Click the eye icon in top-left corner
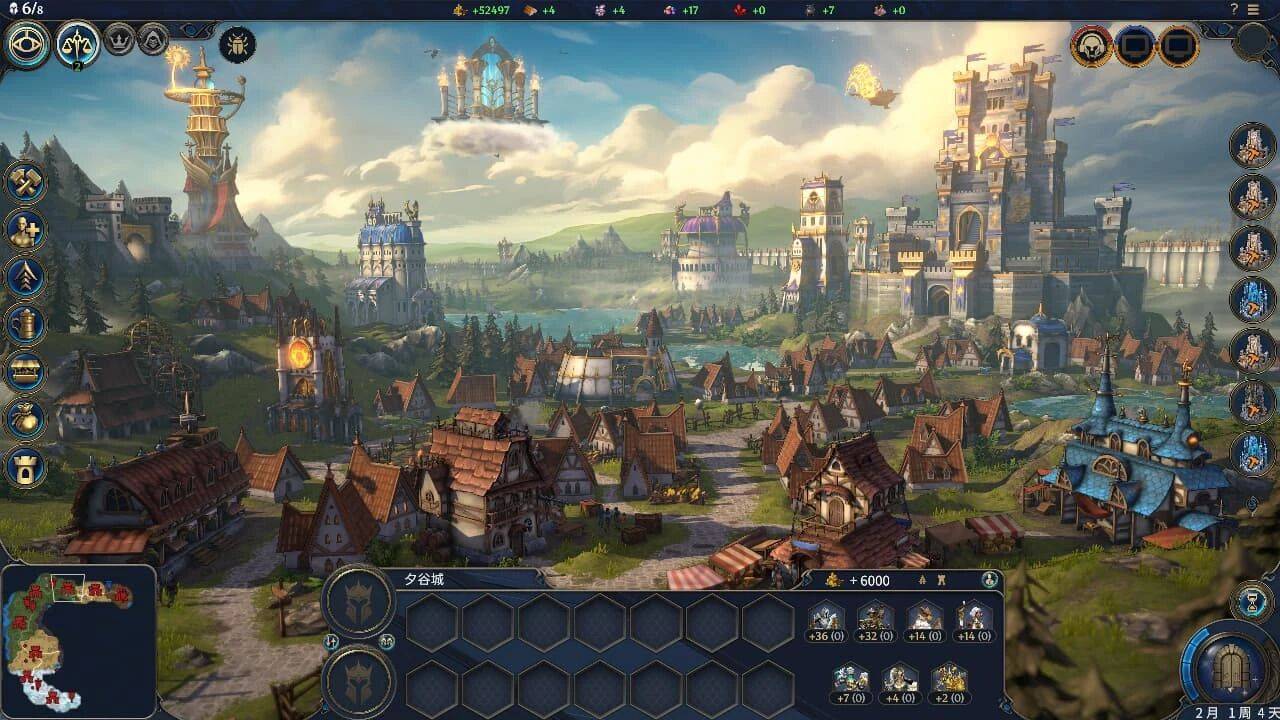The height and width of the screenshot is (720, 1280). pyautogui.click(x=28, y=44)
